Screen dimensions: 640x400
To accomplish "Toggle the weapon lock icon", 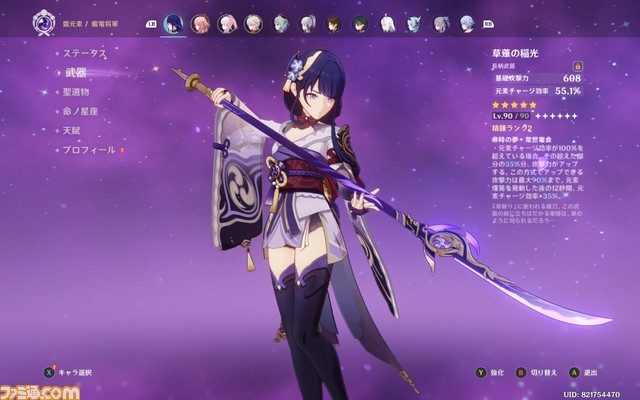I will (x=578, y=65).
